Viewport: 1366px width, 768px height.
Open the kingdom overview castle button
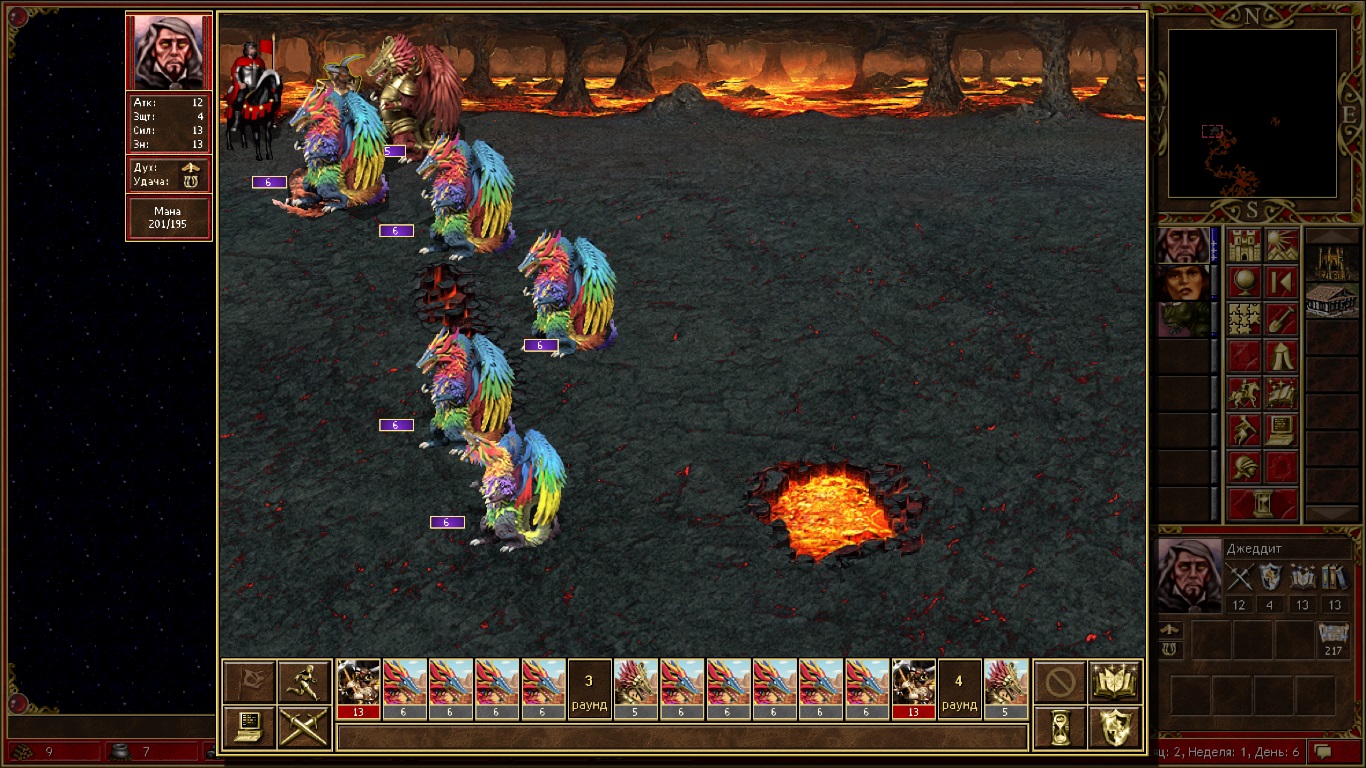click(1245, 246)
